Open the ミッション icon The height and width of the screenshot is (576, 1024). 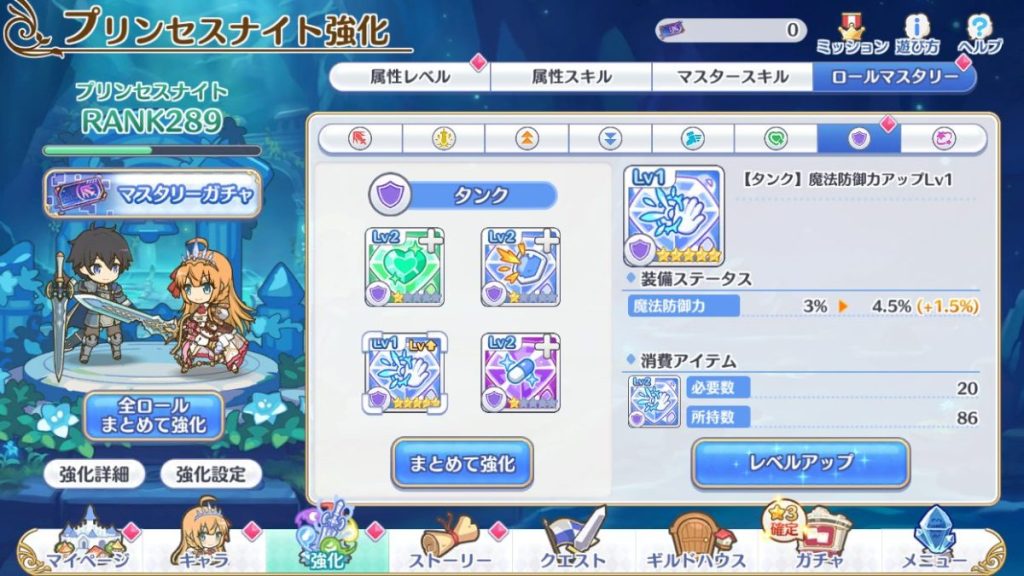[852, 34]
